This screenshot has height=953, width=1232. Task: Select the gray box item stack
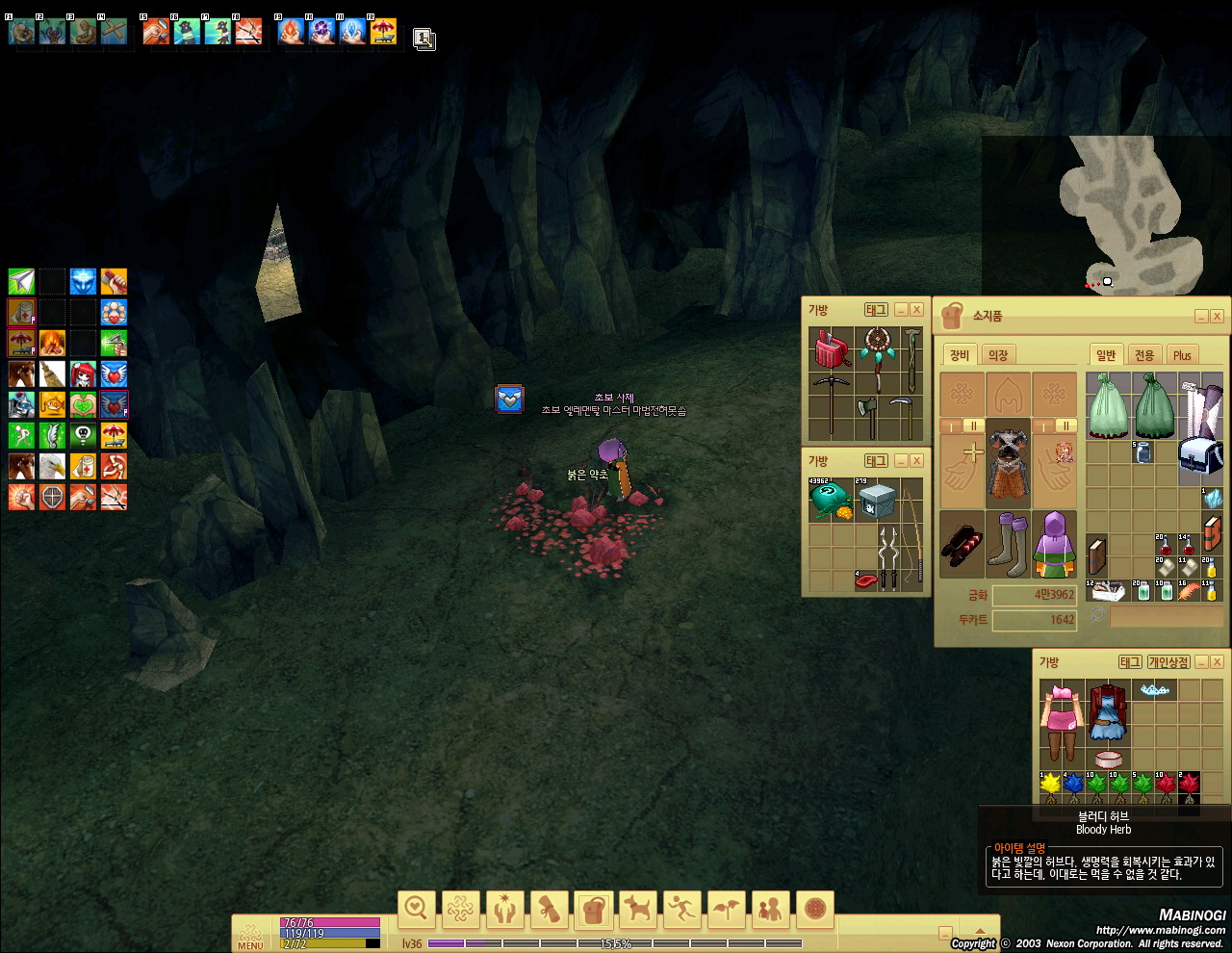pyautogui.click(x=877, y=500)
